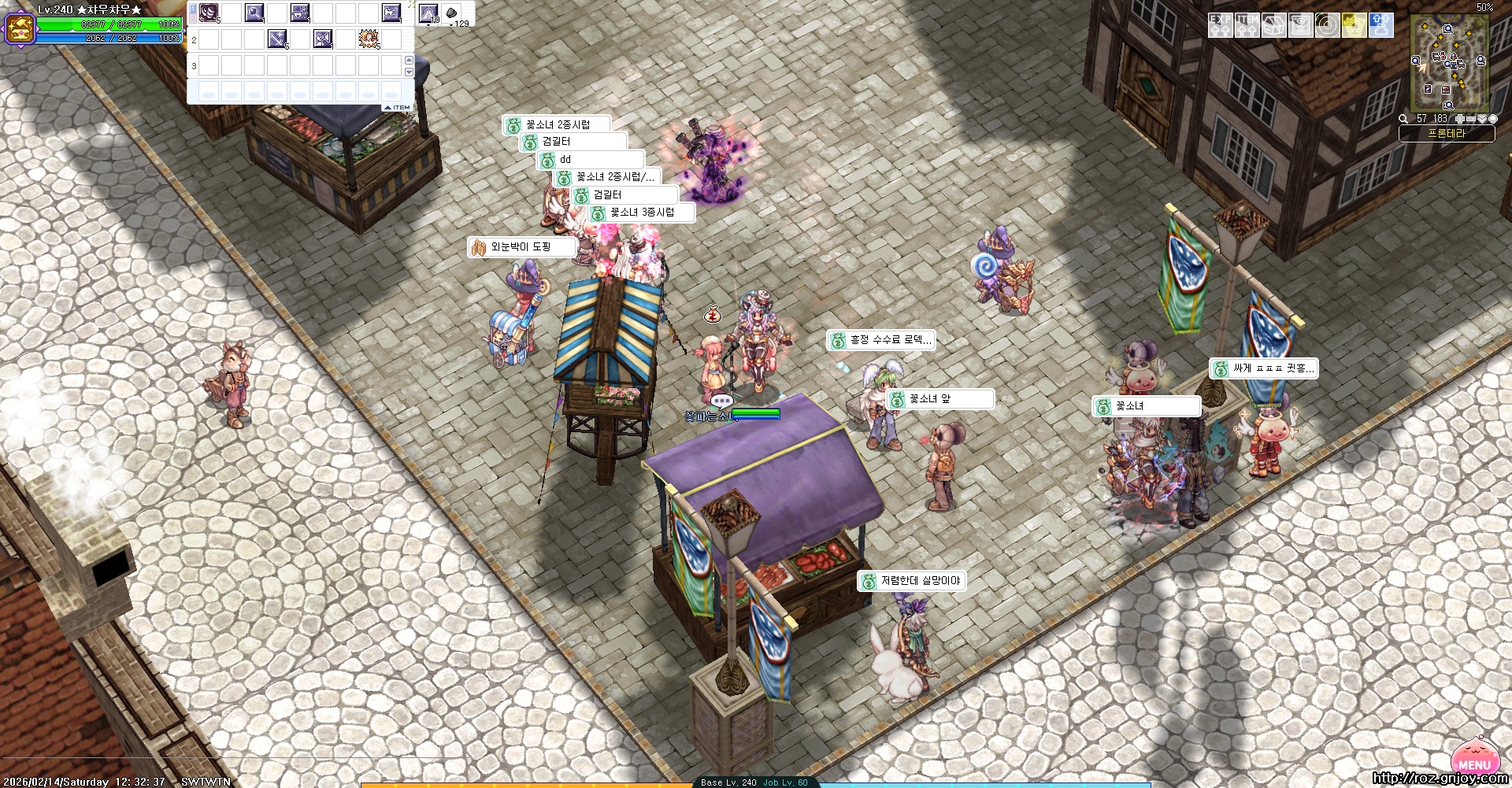Zoom in the minimap with plus button

[1459, 119]
